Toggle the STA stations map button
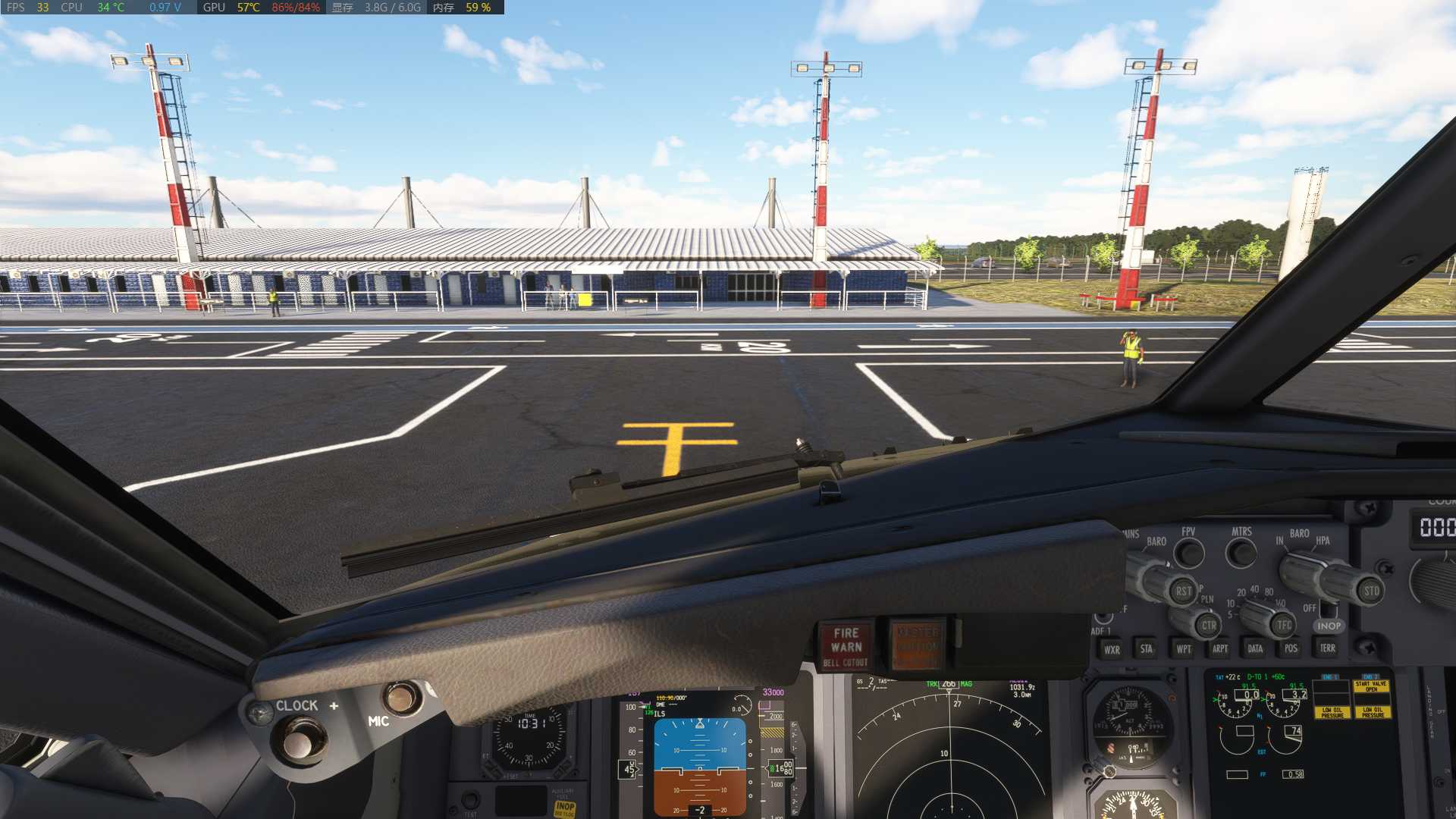This screenshot has height=819, width=1456. pos(1146,649)
